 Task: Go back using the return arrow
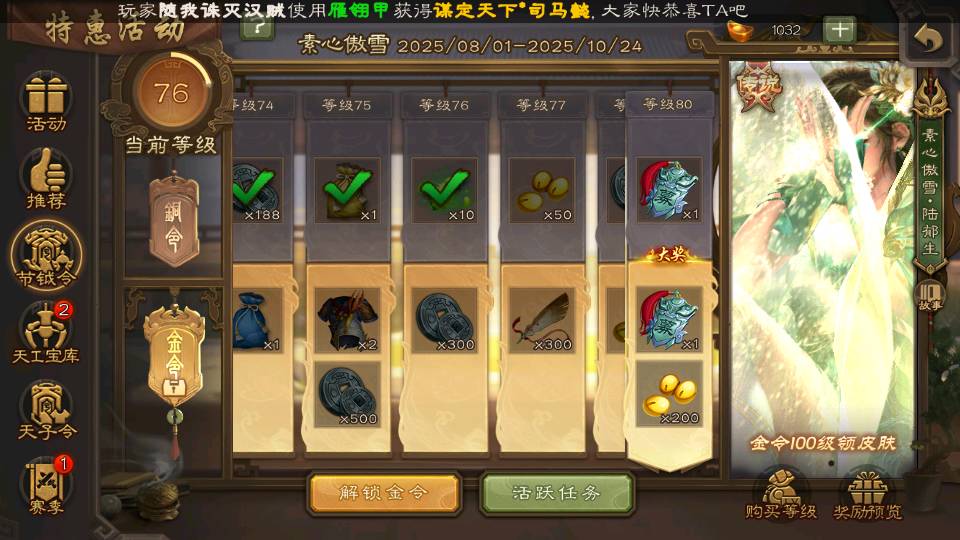929,39
